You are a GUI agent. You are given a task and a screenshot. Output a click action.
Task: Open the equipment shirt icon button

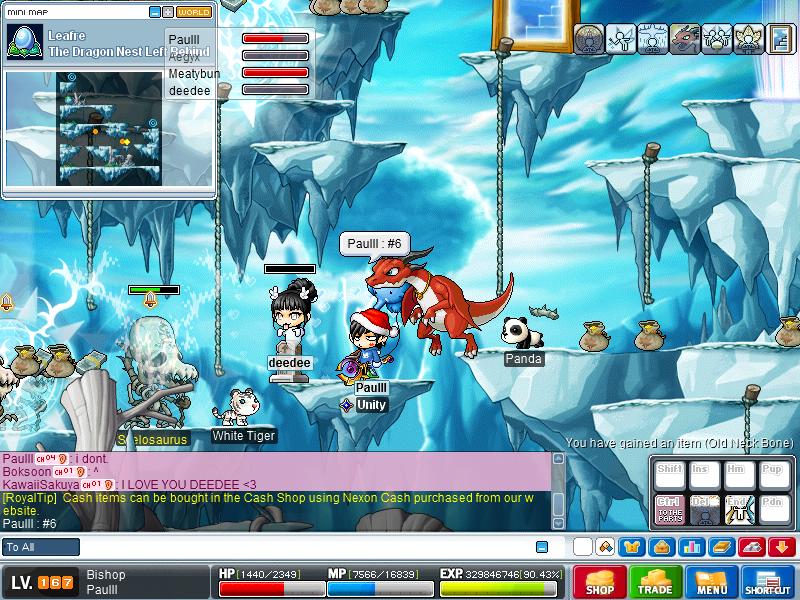632,547
